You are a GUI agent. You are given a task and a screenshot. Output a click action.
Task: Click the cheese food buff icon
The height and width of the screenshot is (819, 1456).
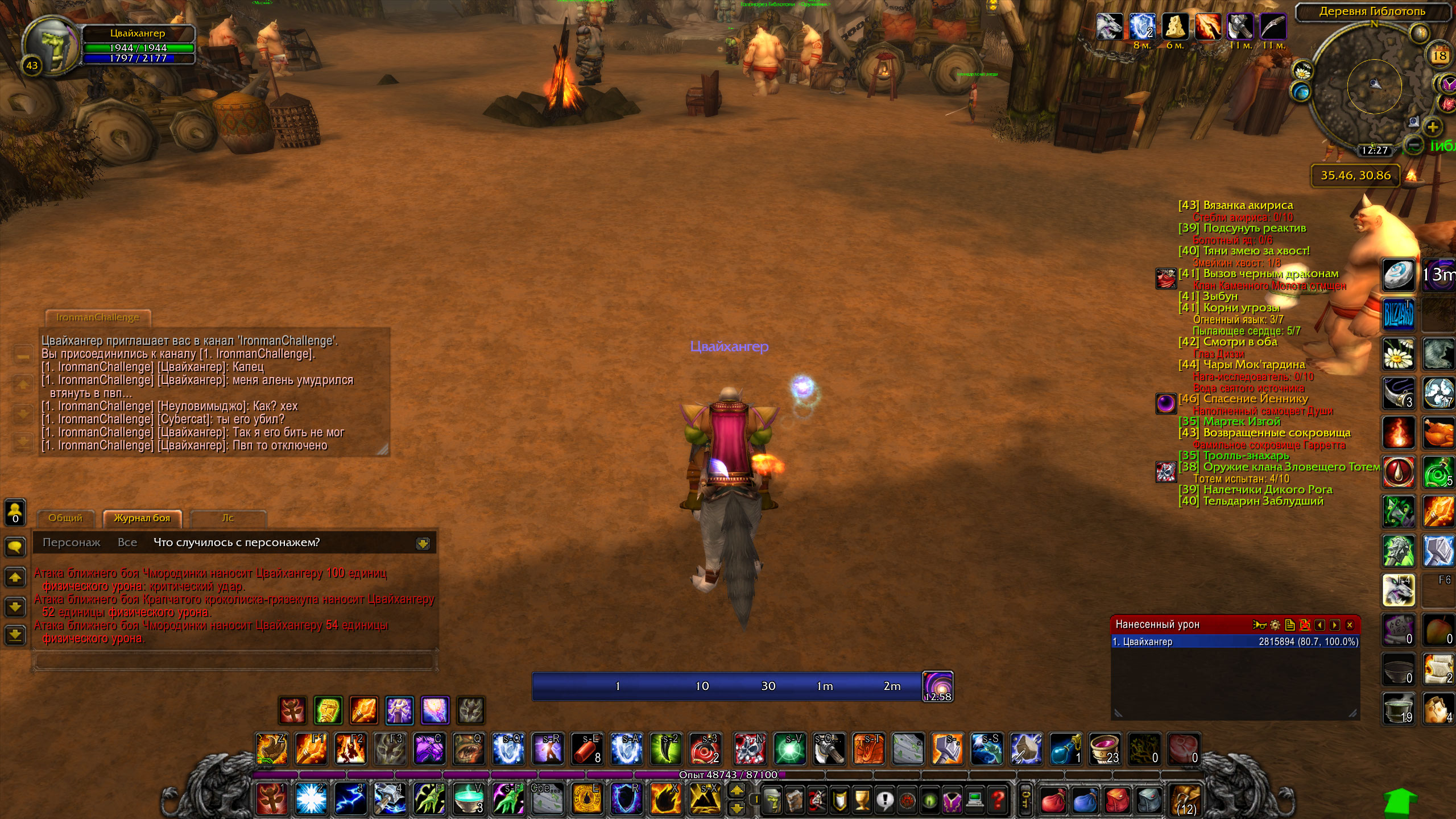coord(1174,26)
